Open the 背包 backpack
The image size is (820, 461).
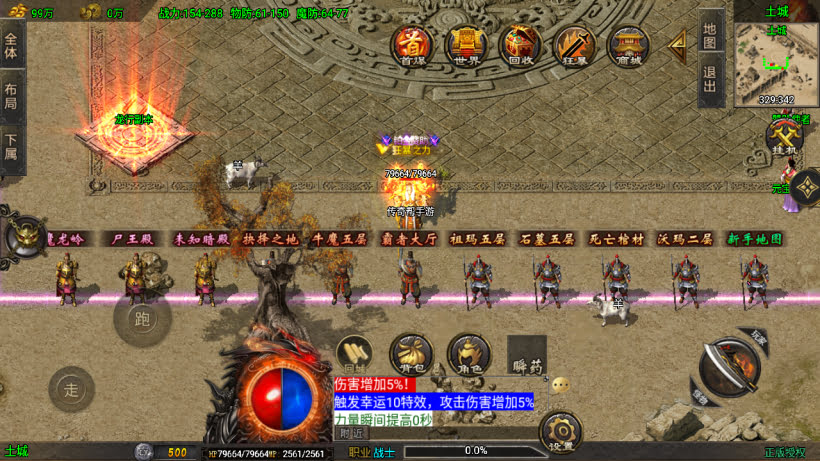click(410, 352)
